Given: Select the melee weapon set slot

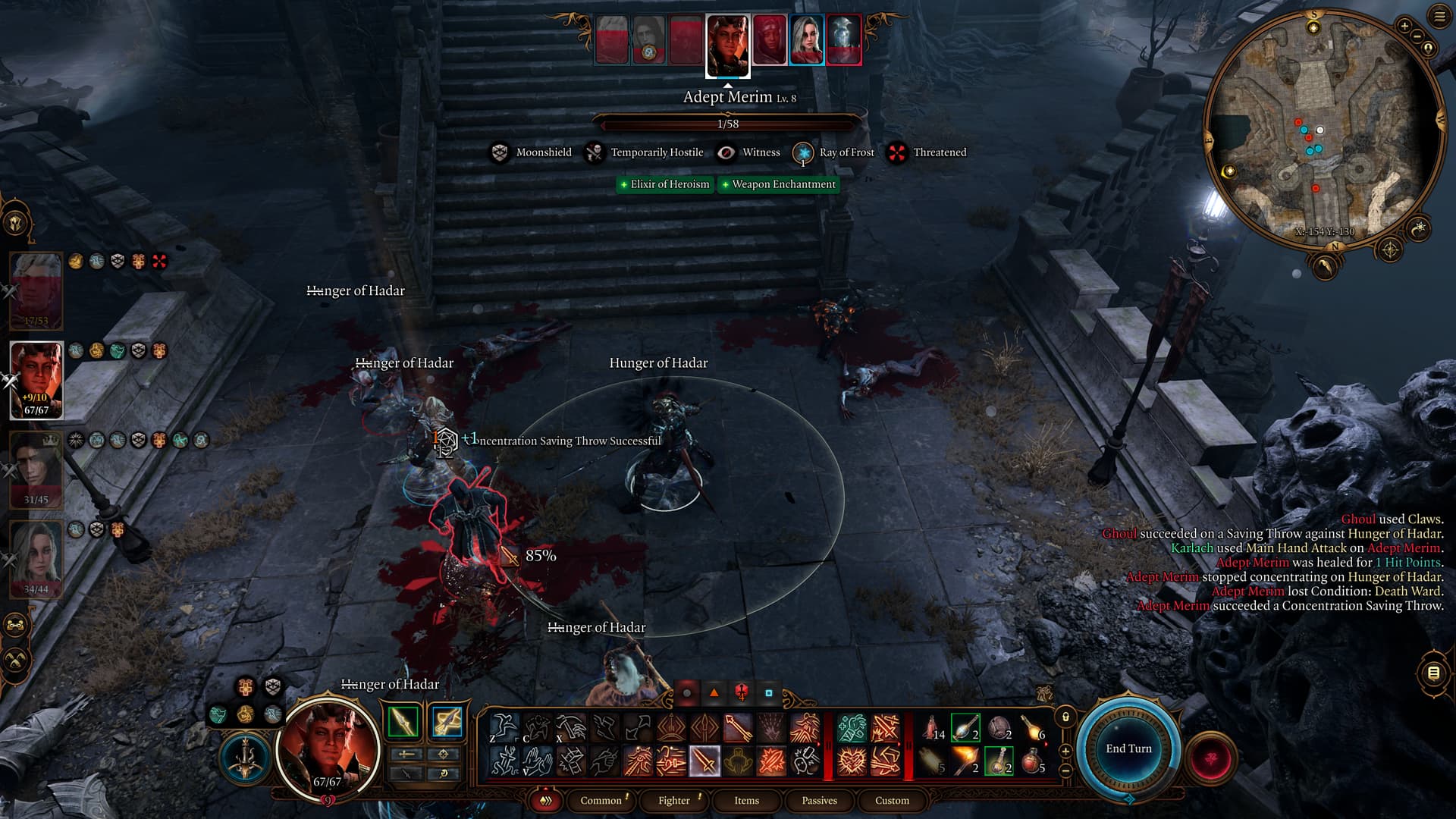Looking at the screenshot, I should pos(403,722).
